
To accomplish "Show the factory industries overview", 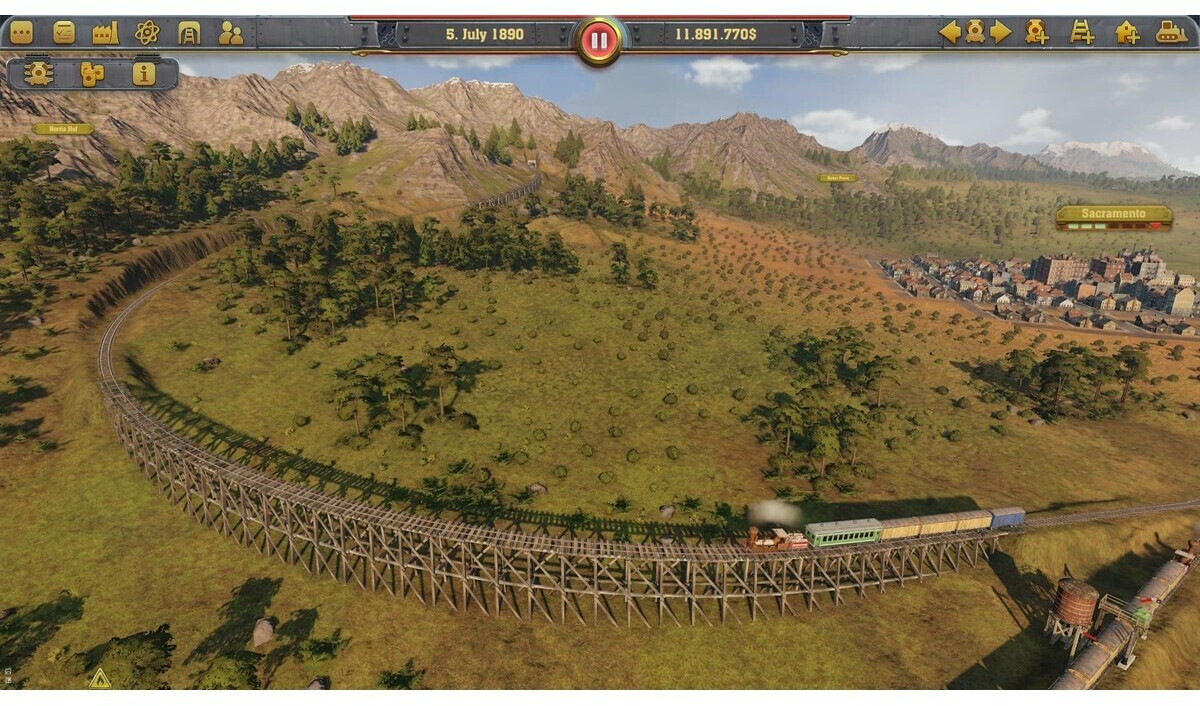I will point(105,33).
